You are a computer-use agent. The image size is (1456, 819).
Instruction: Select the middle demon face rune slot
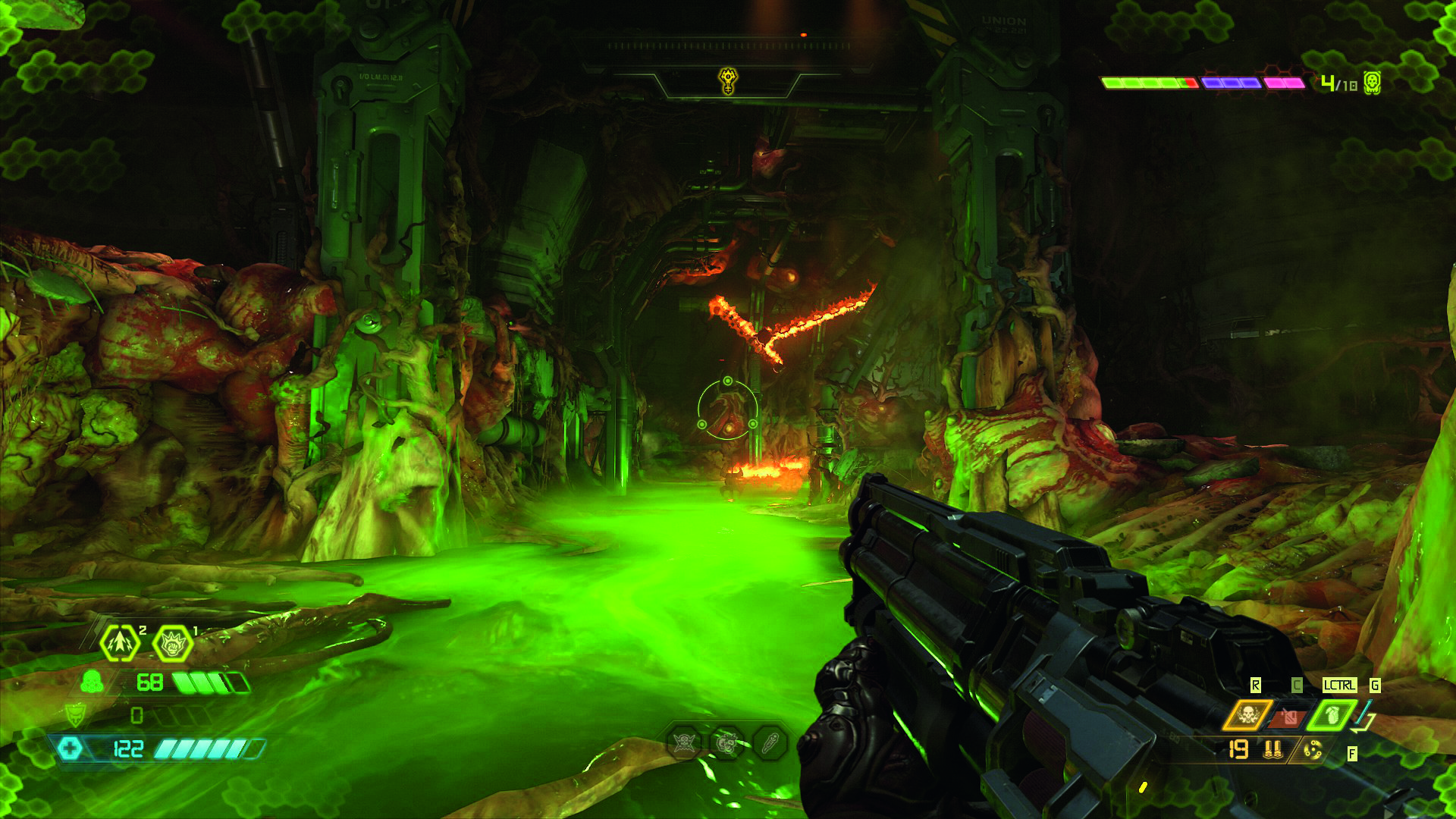[x=727, y=743]
